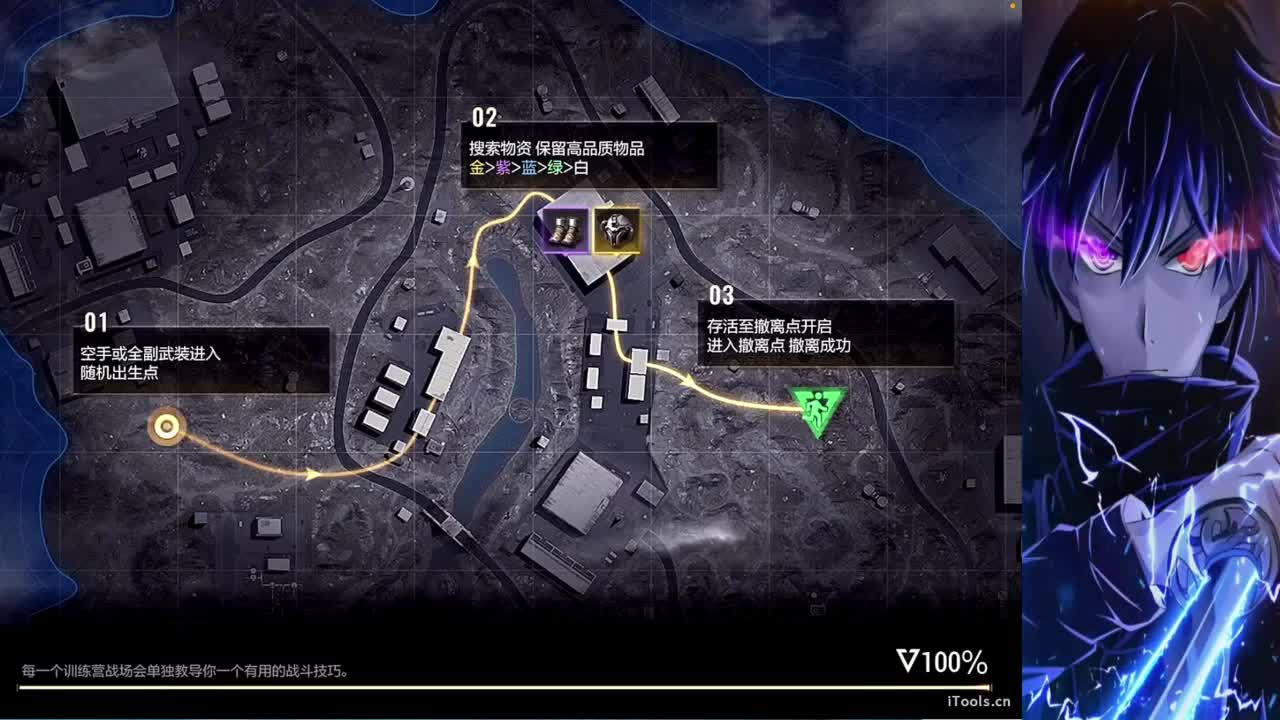Select the purple-rarity boots item icon
The height and width of the screenshot is (720, 1280).
tap(563, 232)
